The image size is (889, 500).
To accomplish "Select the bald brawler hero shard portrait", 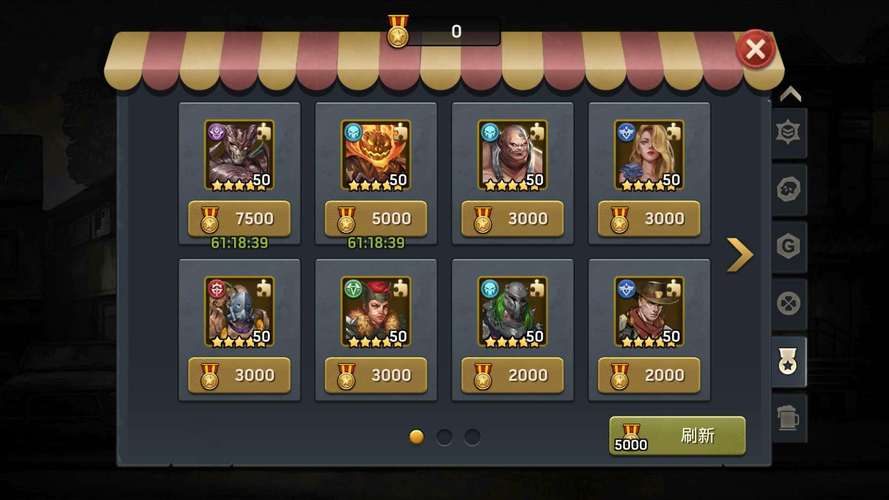I will coord(512,155).
